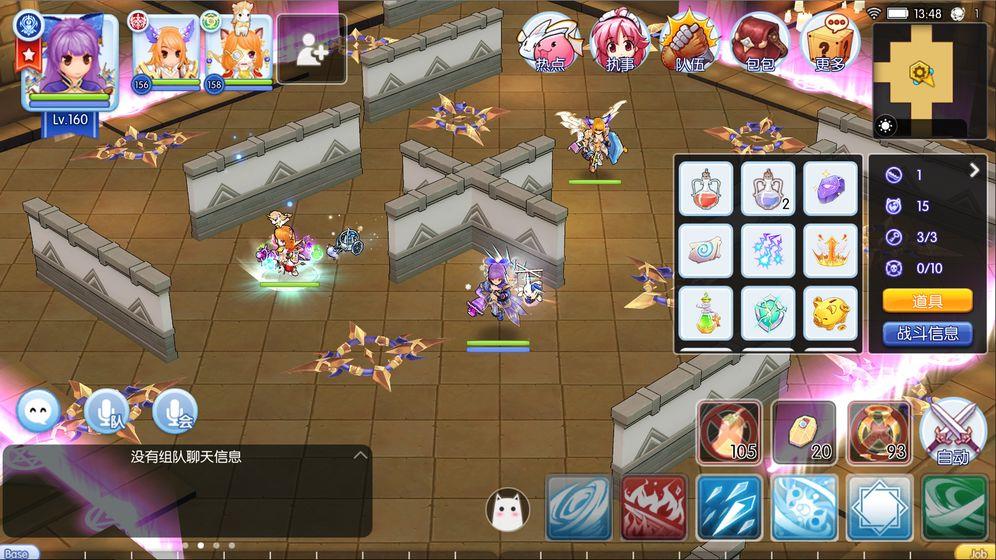The image size is (996, 560).
Task: Select the red potion item slot
Action: click(x=706, y=188)
